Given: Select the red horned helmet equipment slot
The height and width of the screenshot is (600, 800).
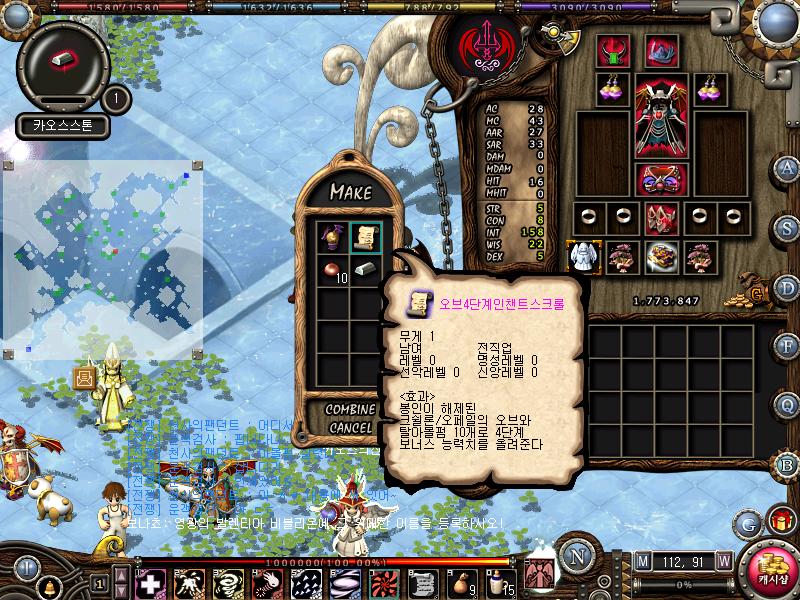Looking at the screenshot, I should coord(613,50).
